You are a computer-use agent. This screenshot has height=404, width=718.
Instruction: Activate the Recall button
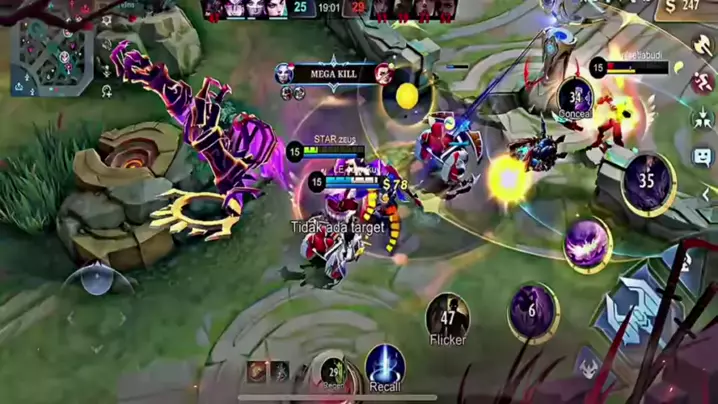(384, 366)
